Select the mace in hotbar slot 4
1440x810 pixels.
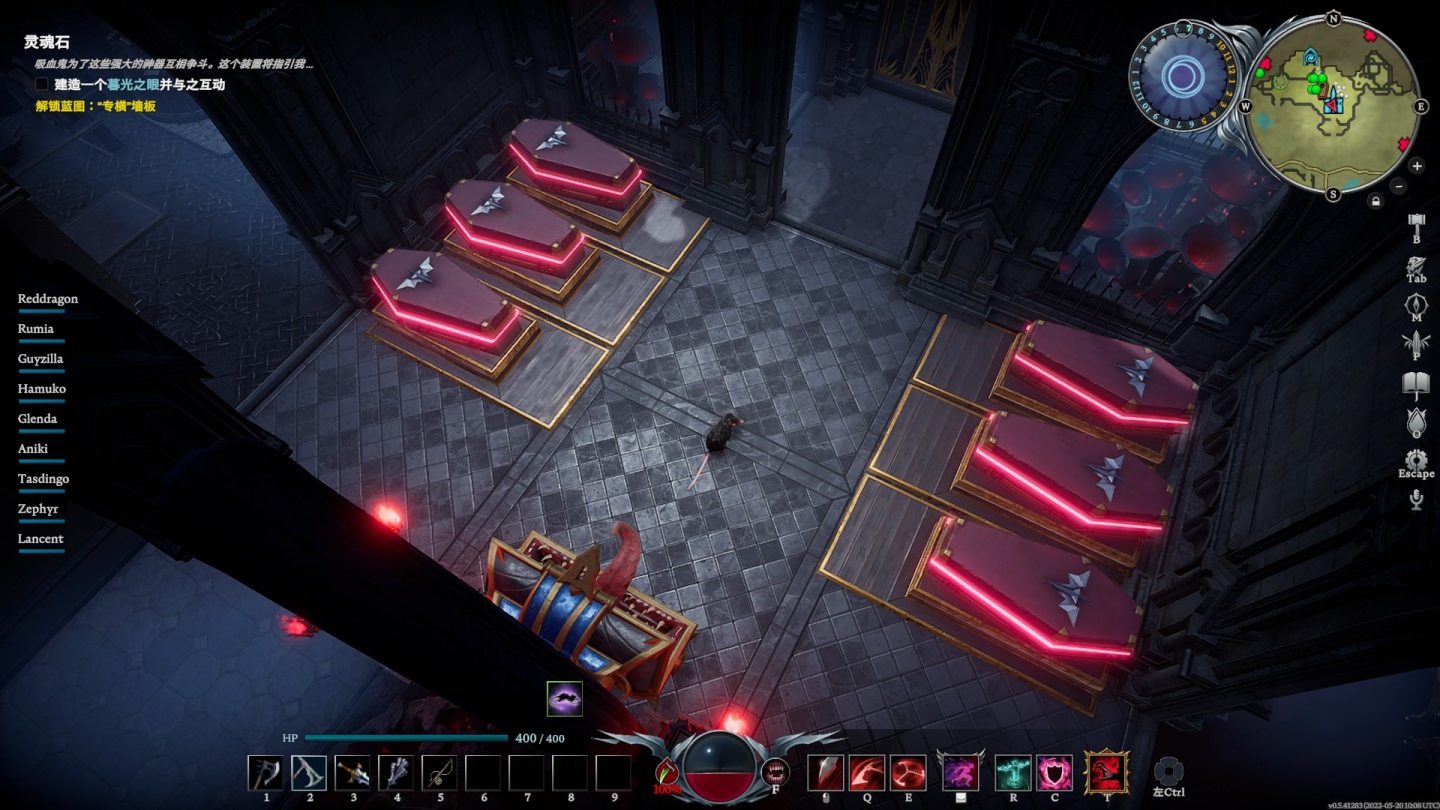[x=396, y=773]
